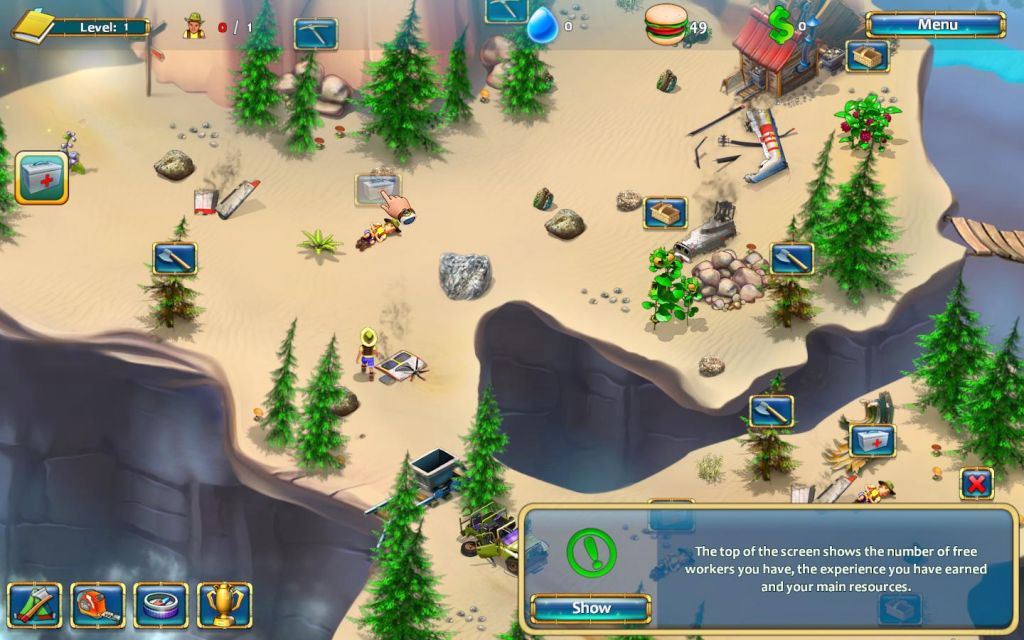Click the medkit marker above the injured survivor

pos(871,440)
